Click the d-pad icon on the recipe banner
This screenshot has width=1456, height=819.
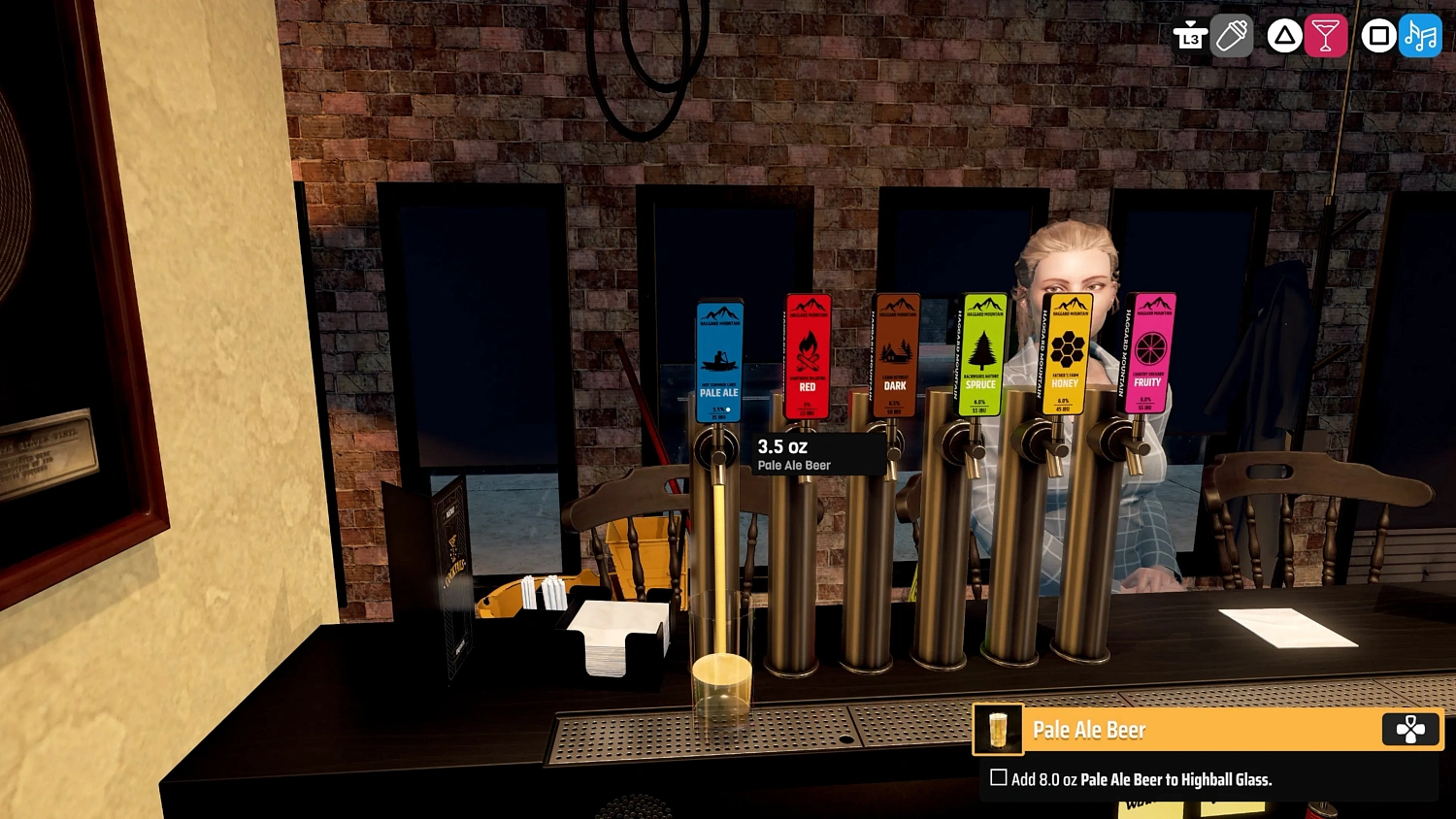1410,730
